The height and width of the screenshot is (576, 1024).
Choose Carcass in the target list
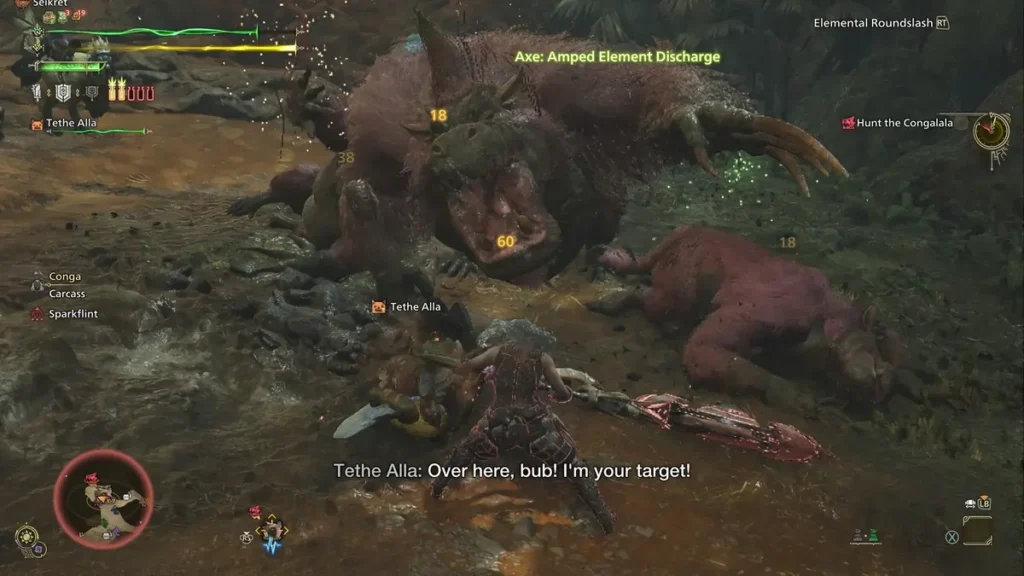[x=67, y=294]
